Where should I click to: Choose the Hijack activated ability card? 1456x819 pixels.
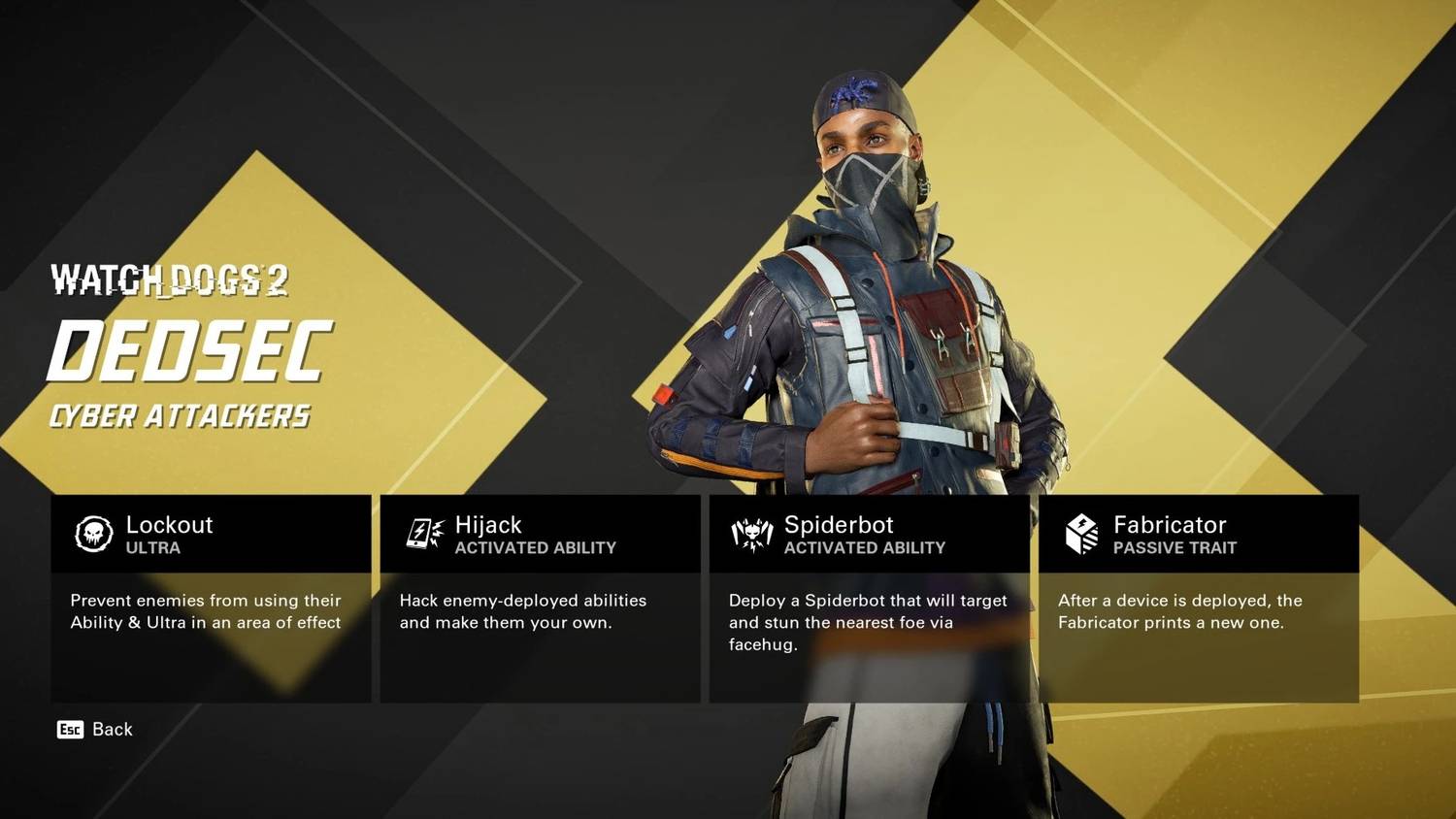click(x=540, y=598)
